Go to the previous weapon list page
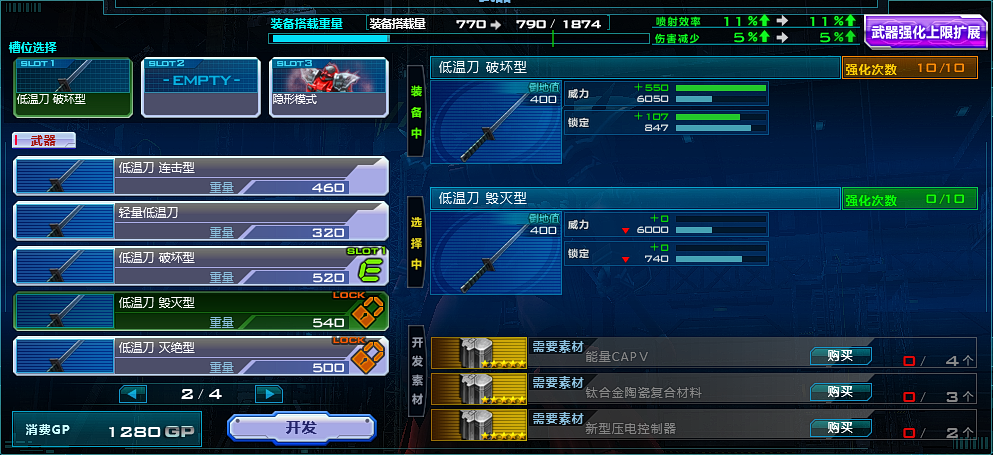 (x=133, y=394)
